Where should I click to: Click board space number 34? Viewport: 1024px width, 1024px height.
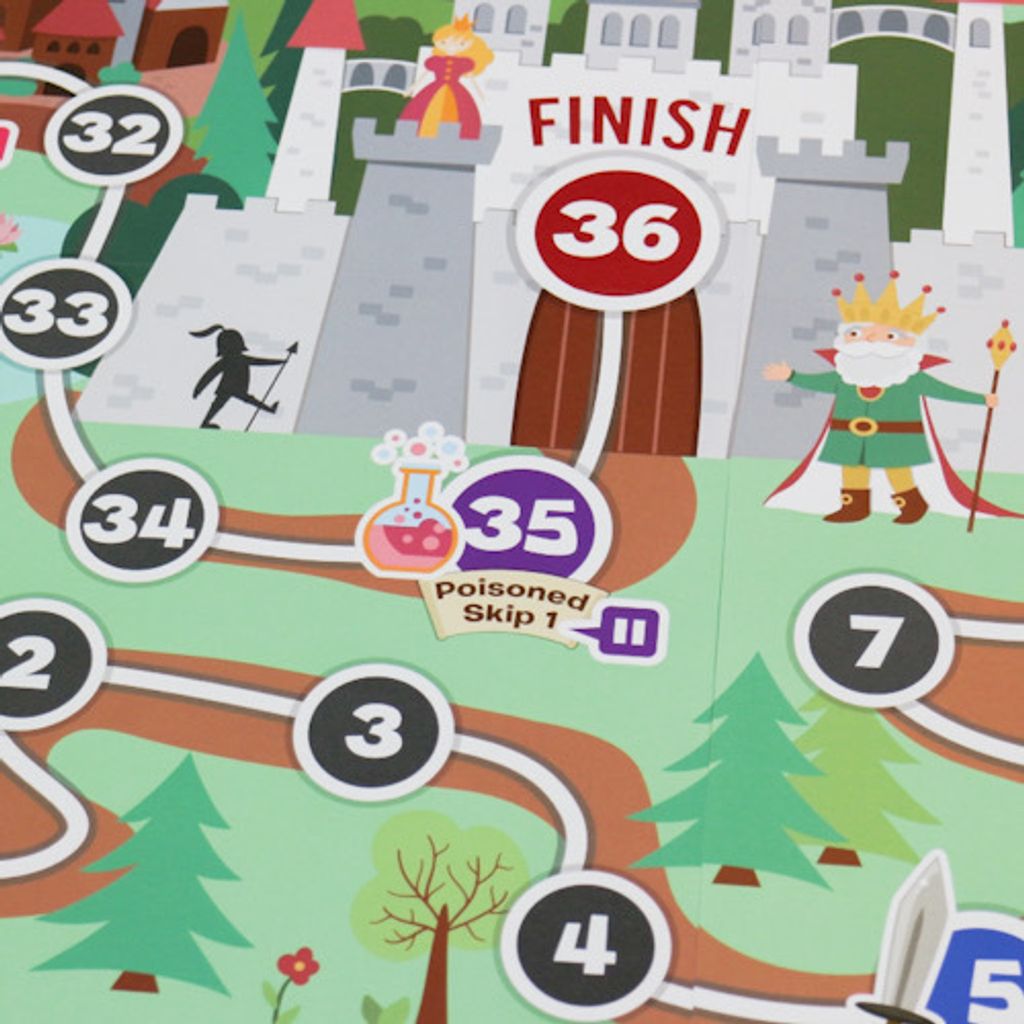click(x=141, y=520)
